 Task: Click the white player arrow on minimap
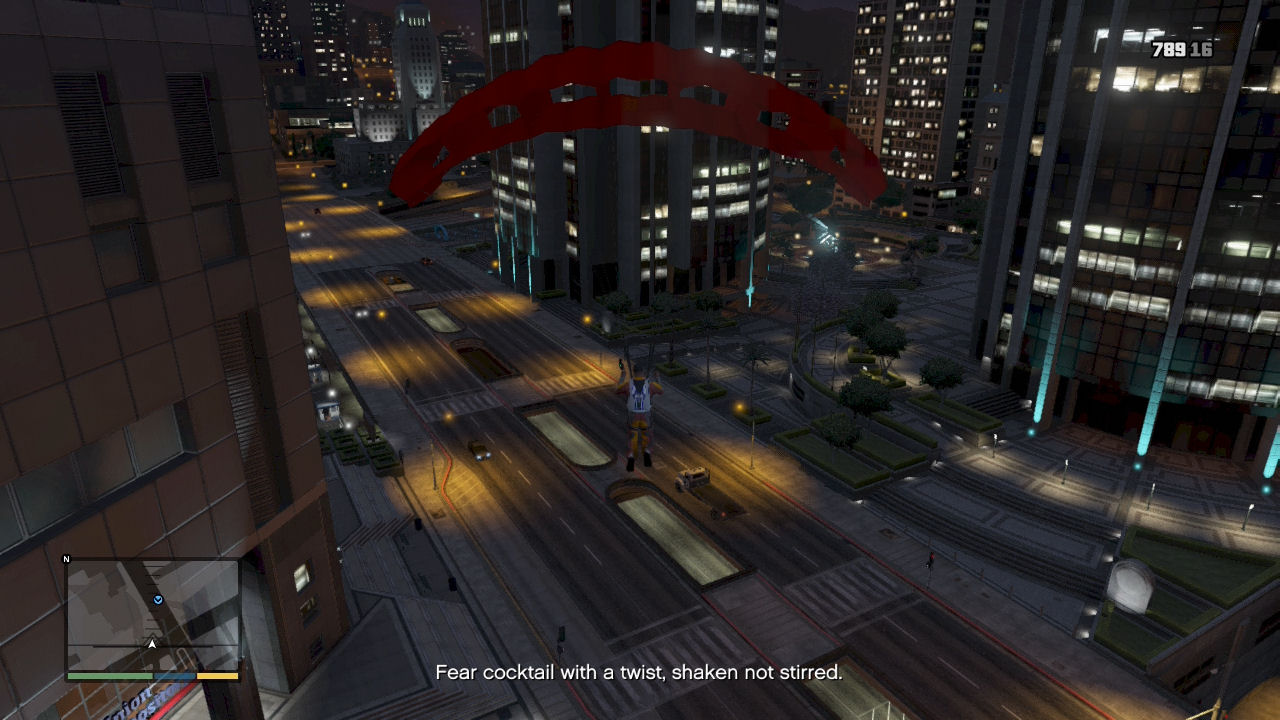coord(153,644)
